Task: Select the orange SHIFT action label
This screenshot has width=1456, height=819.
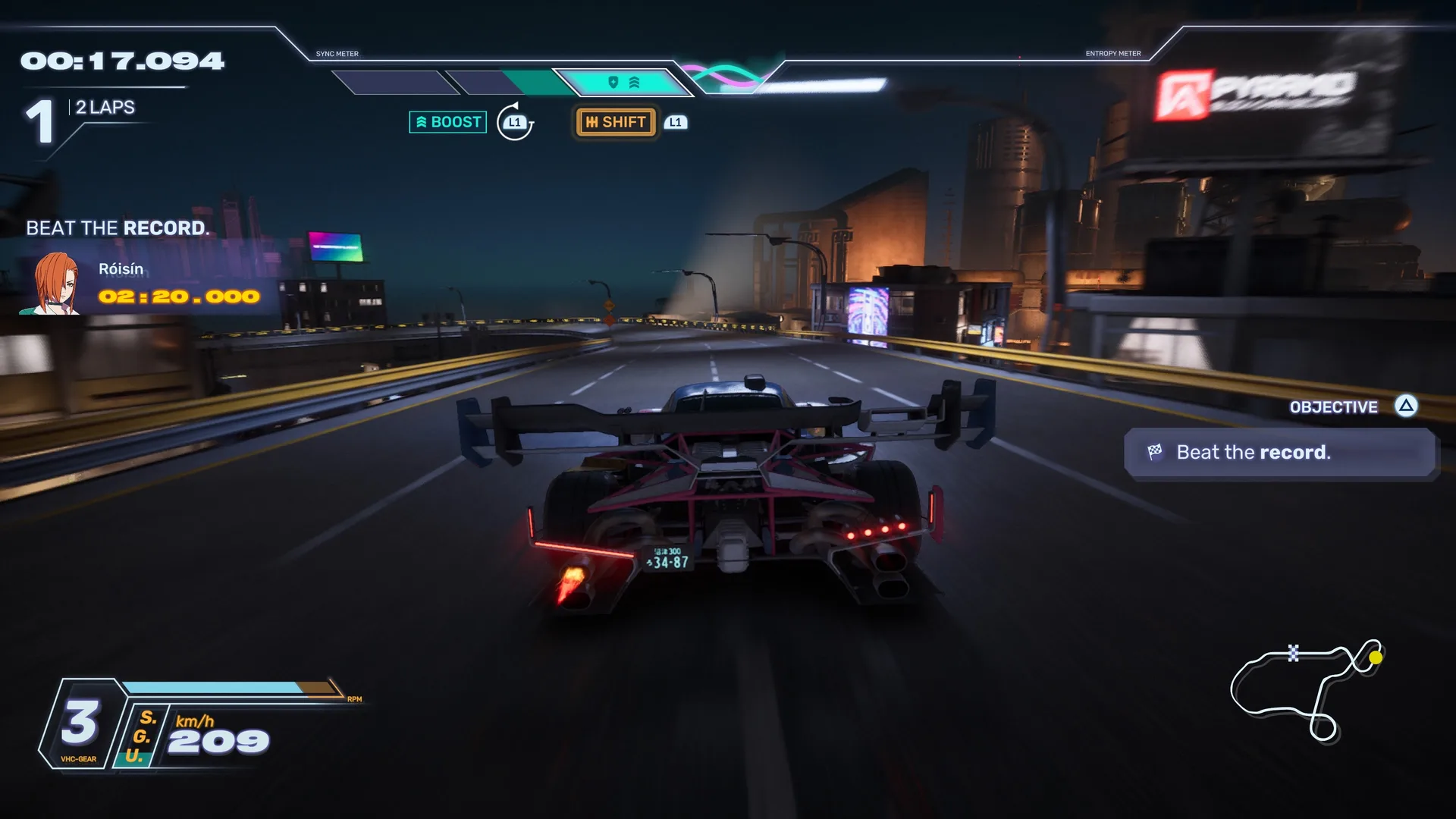Action: click(x=616, y=122)
